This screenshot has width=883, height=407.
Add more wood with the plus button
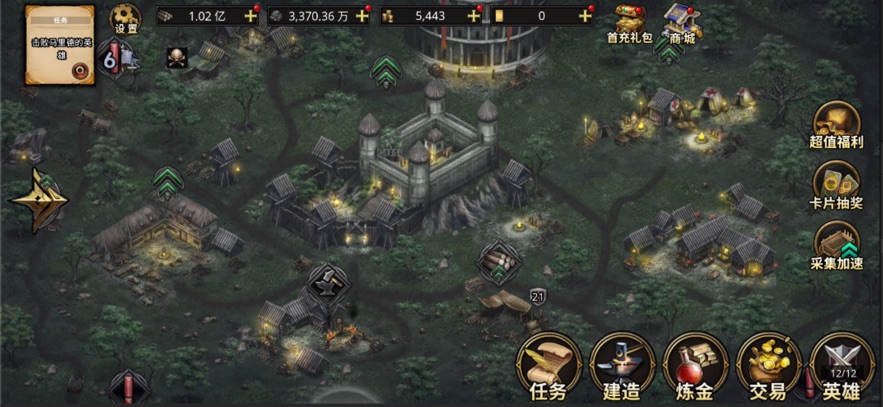coord(250,16)
